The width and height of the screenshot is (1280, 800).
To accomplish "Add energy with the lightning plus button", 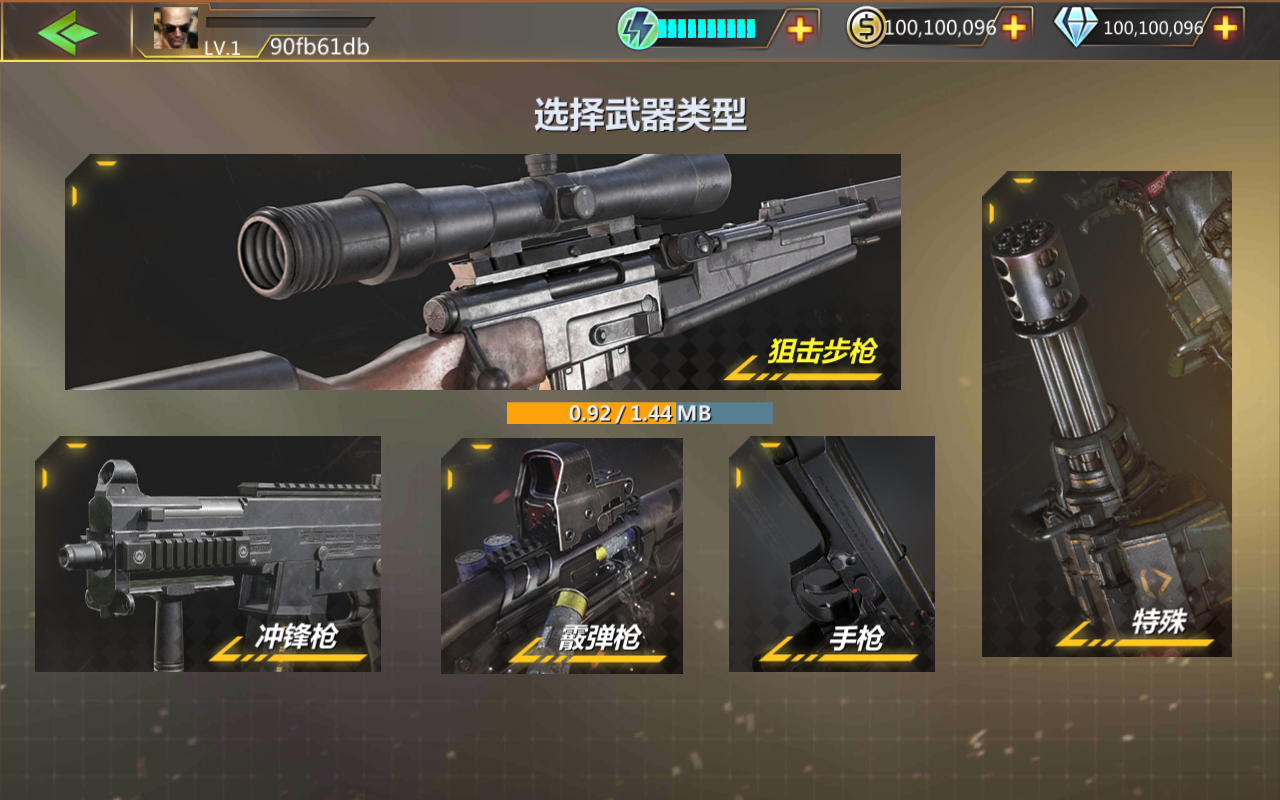I will 800,29.
